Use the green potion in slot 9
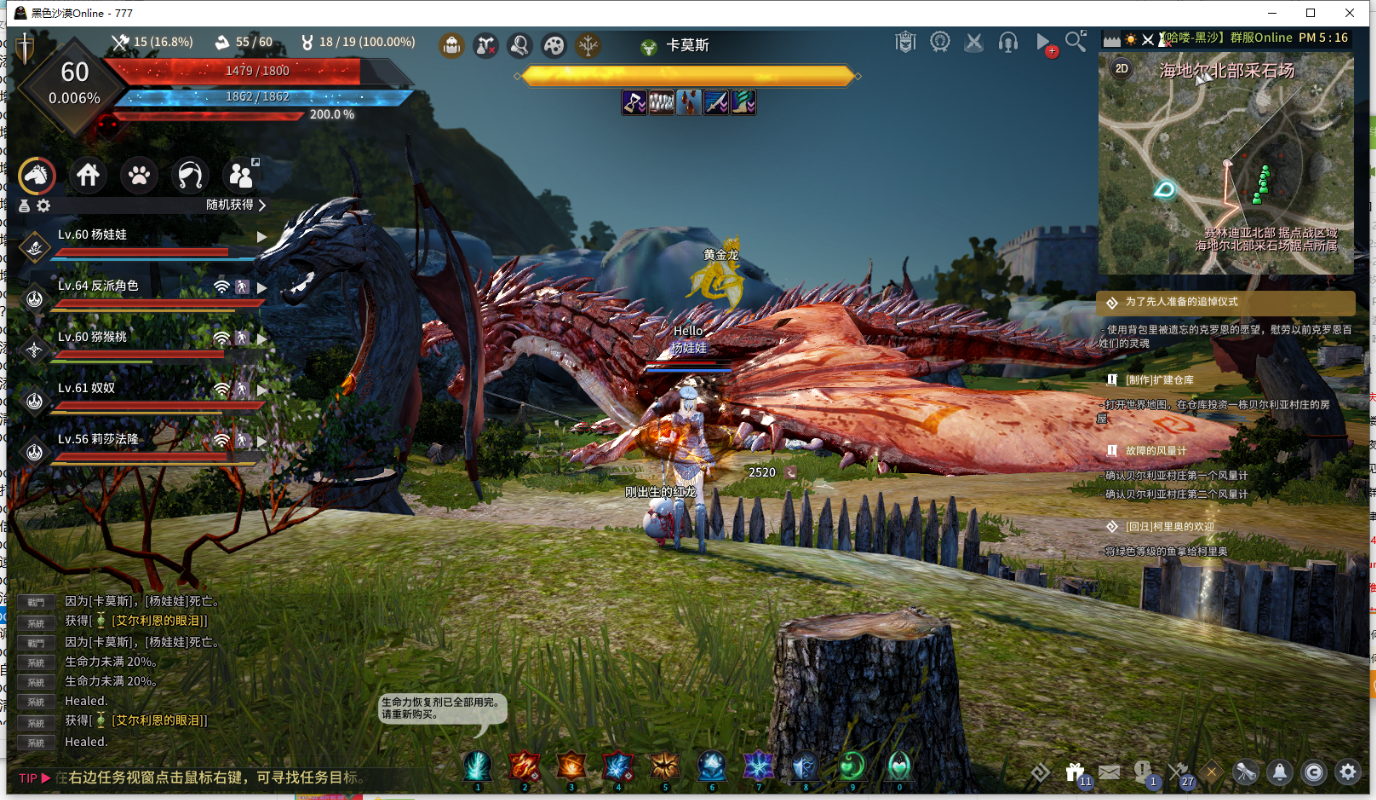This screenshot has height=800, width=1376. 852,767
